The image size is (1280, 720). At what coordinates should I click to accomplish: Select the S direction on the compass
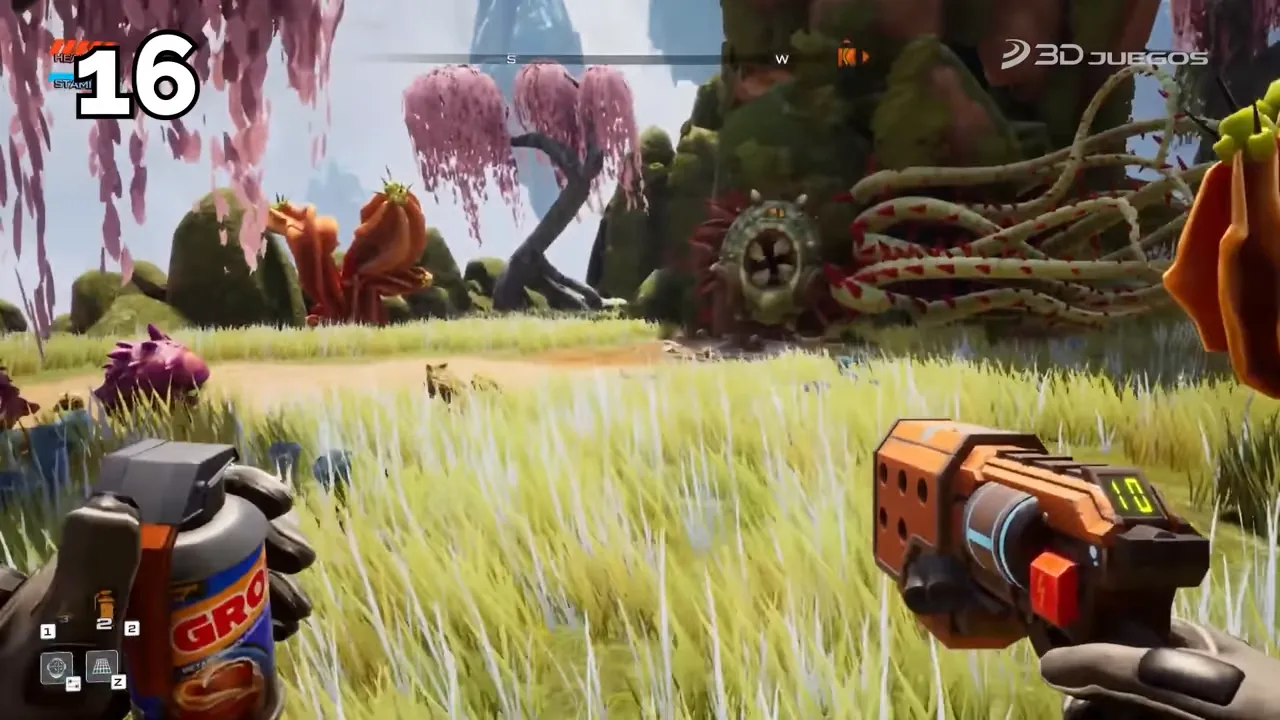point(511,58)
